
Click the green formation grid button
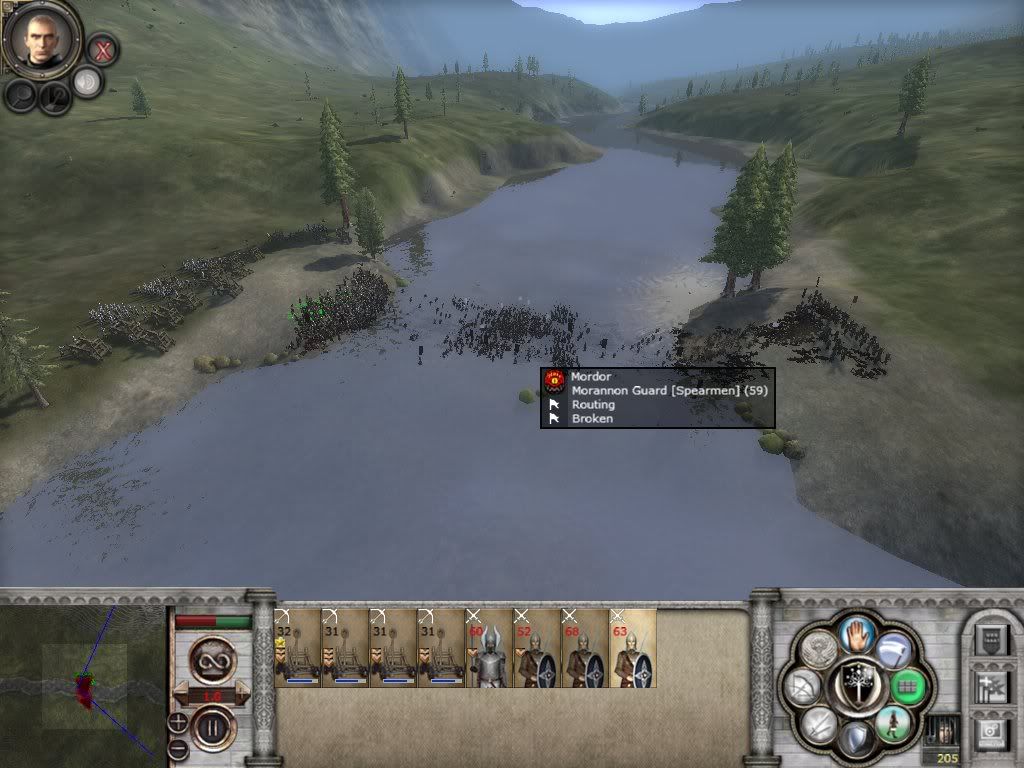point(907,685)
